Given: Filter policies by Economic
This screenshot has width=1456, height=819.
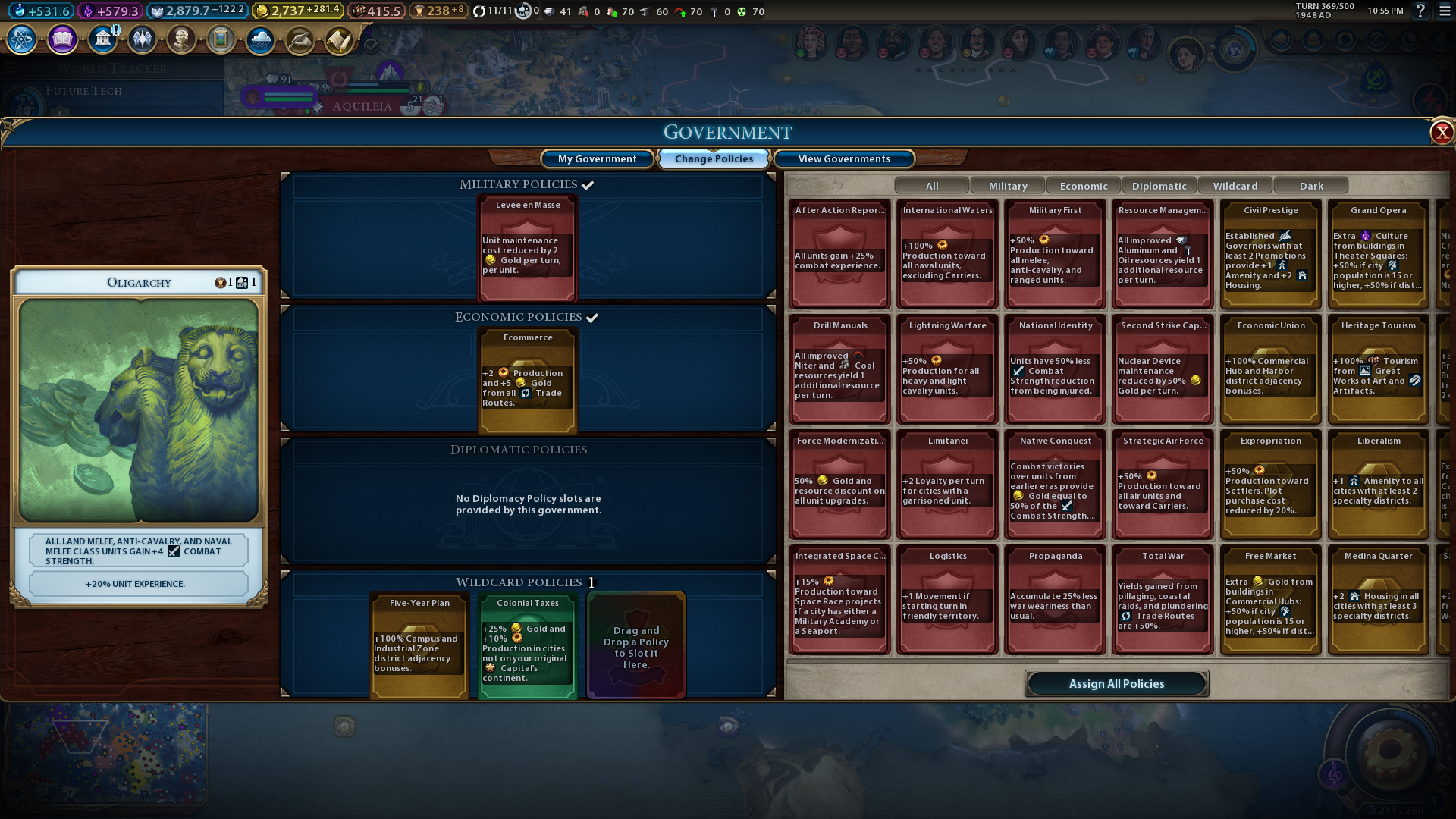Looking at the screenshot, I should [x=1083, y=186].
